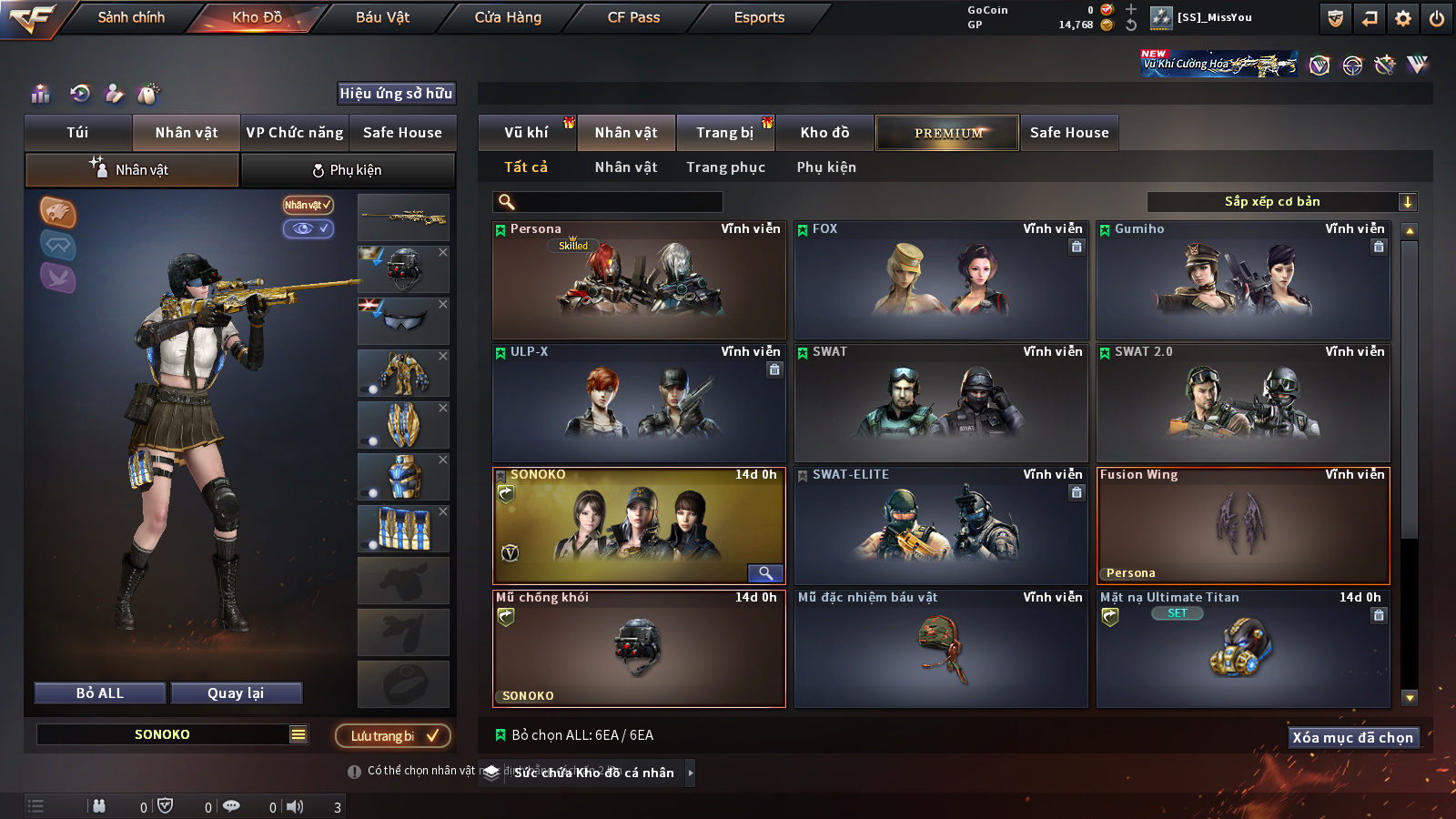The image size is (1456, 819).
Task: Click the Quay lại button
Action: [236, 693]
